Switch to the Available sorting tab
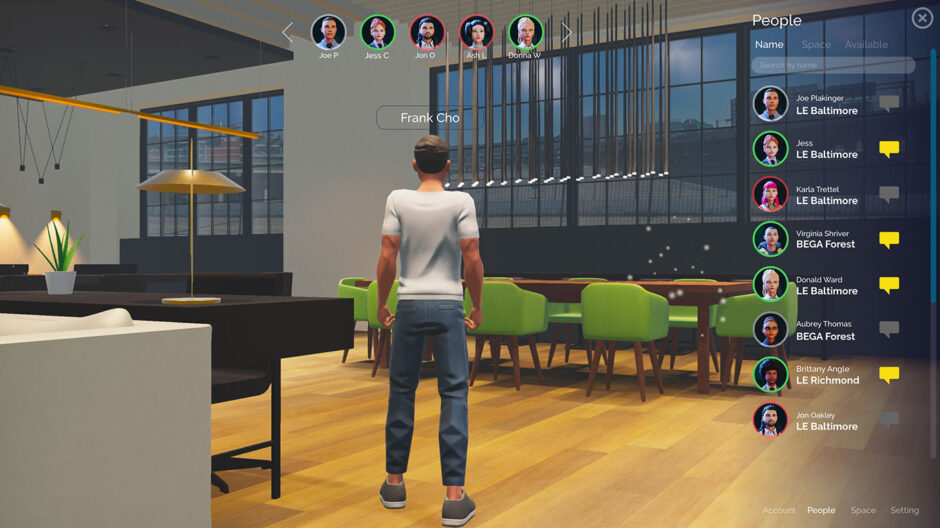Screen dimensions: 940x528 tap(866, 44)
